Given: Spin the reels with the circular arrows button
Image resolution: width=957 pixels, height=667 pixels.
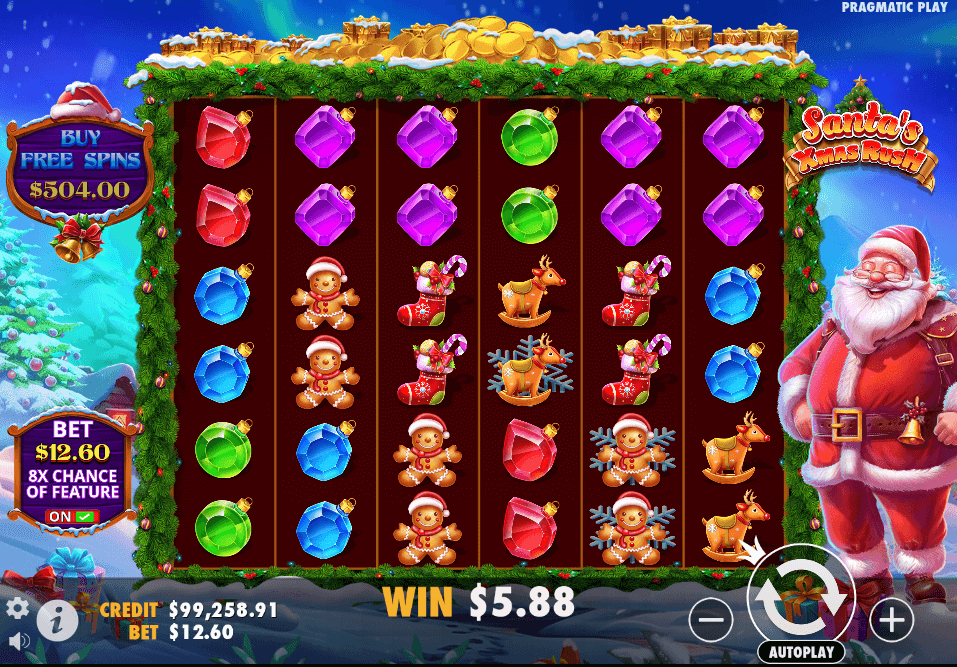Looking at the screenshot, I should [801, 598].
